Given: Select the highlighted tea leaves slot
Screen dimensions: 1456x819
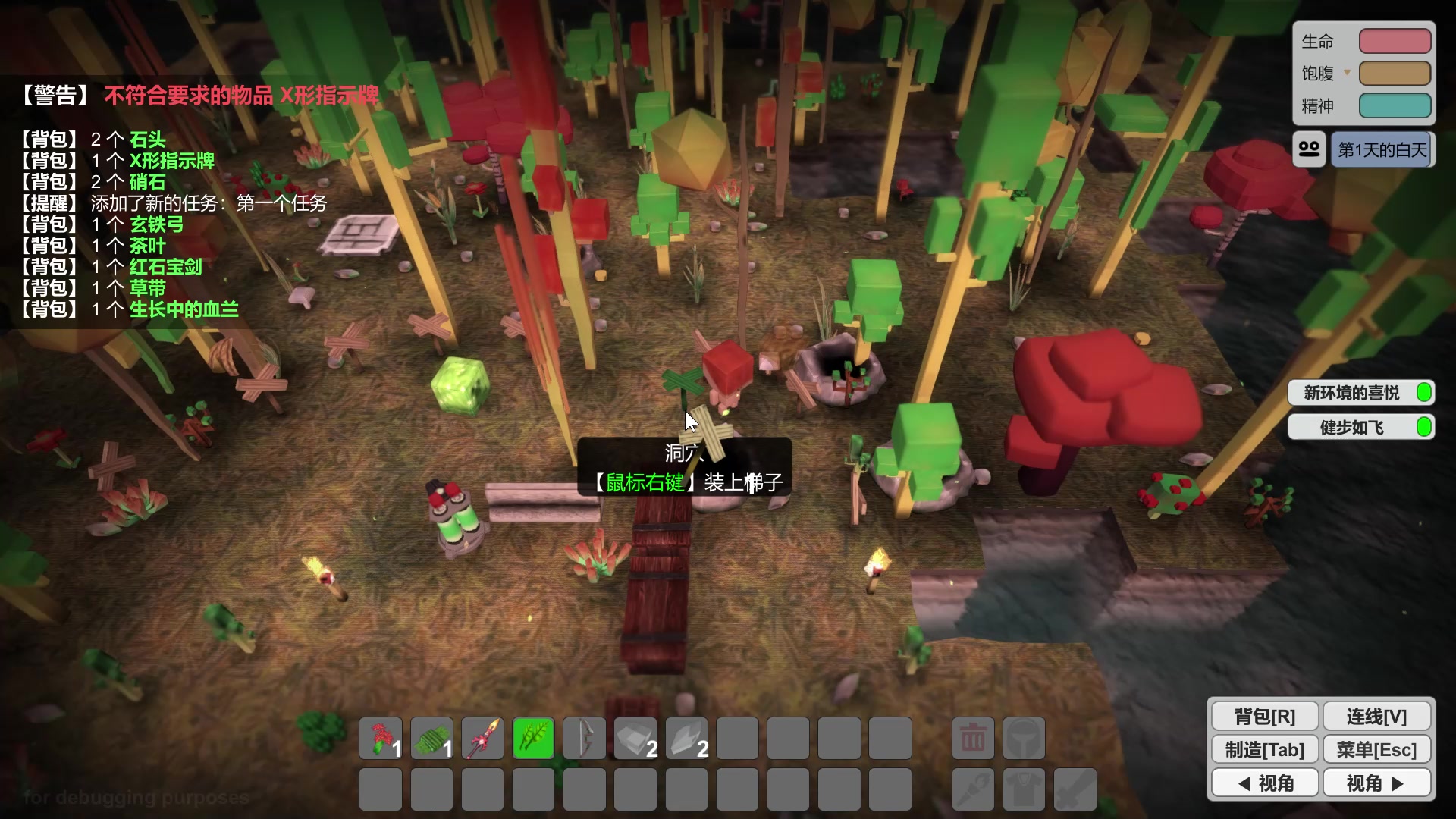Looking at the screenshot, I should tap(533, 738).
